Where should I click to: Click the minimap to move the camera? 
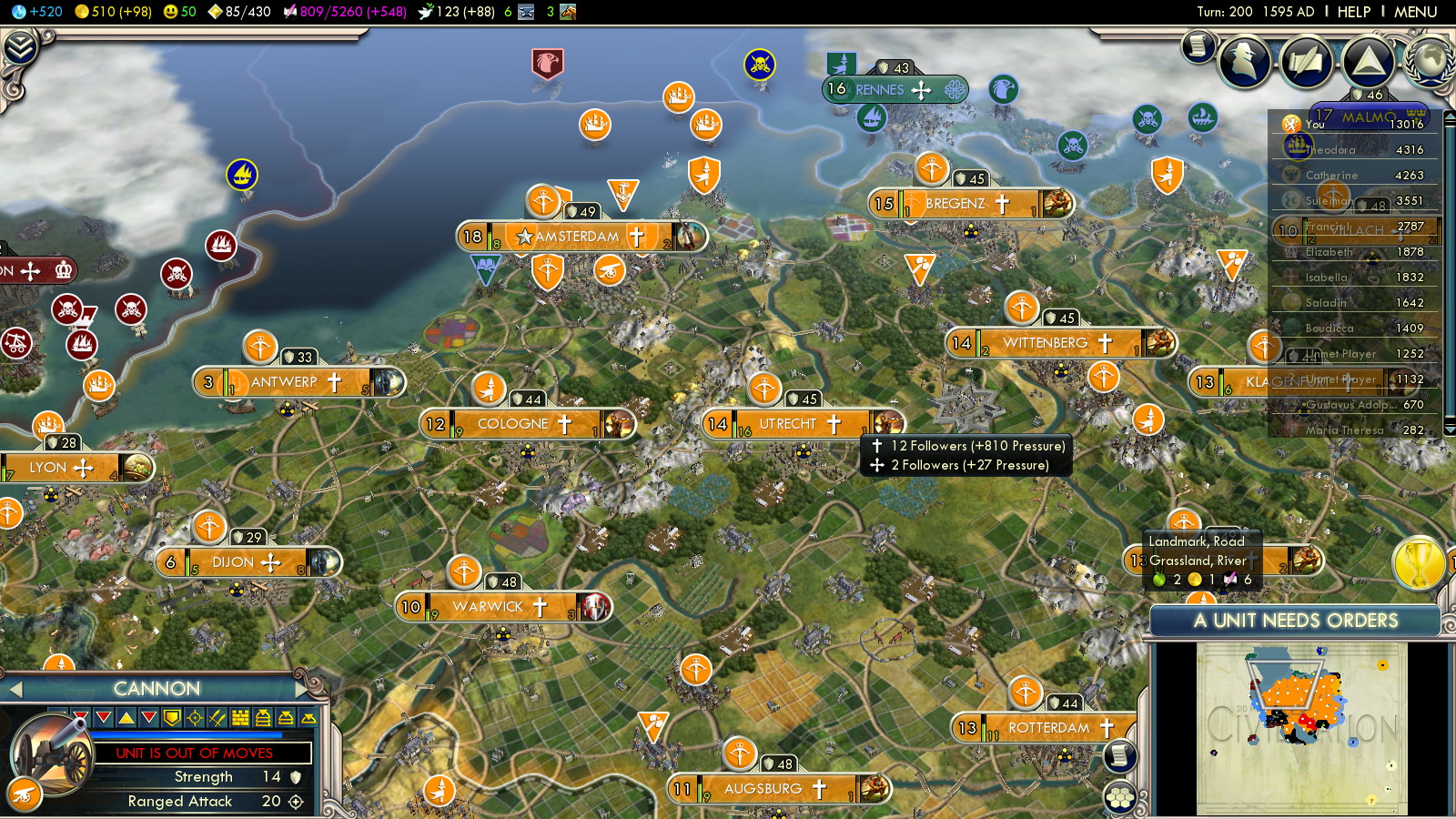pyautogui.click(x=1301, y=728)
